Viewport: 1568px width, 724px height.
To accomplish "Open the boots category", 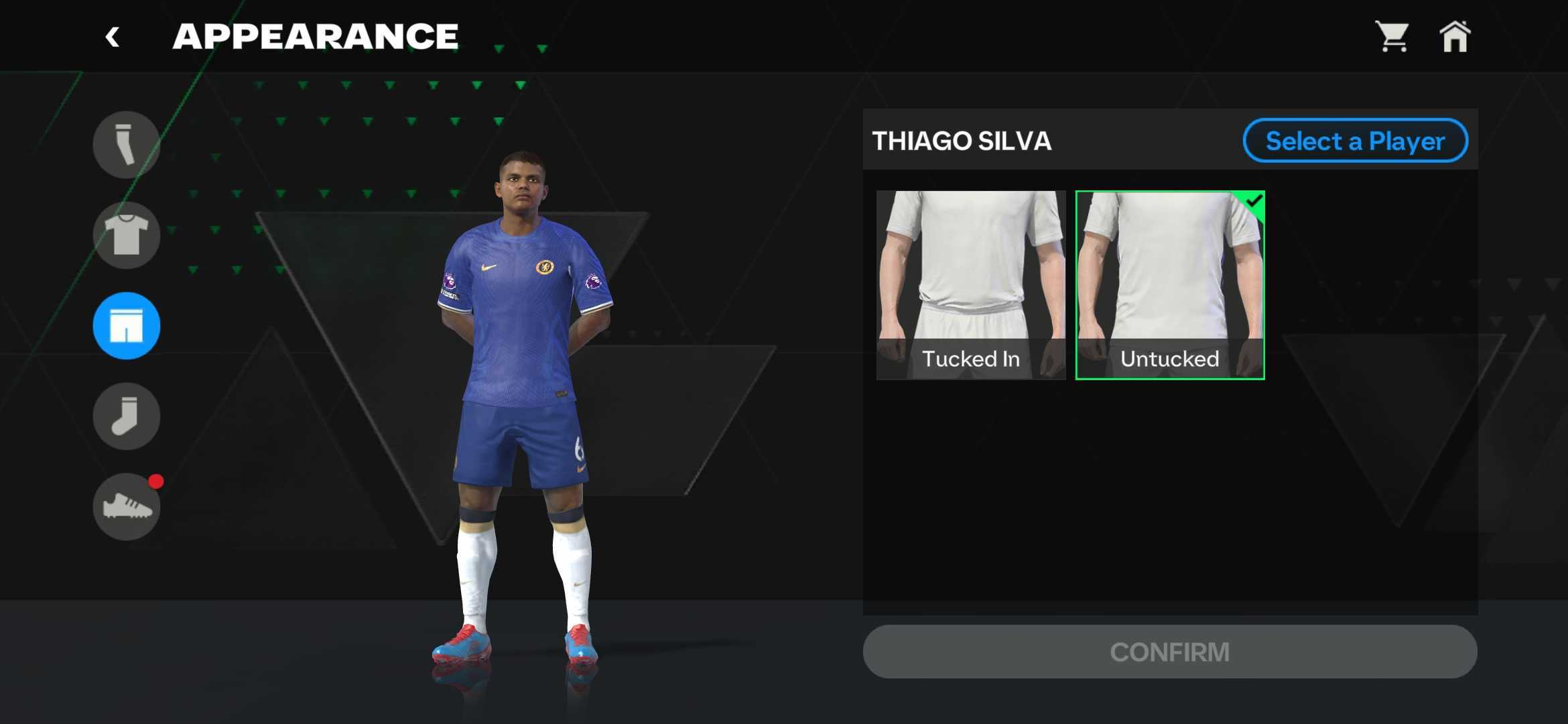I will pos(126,507).
